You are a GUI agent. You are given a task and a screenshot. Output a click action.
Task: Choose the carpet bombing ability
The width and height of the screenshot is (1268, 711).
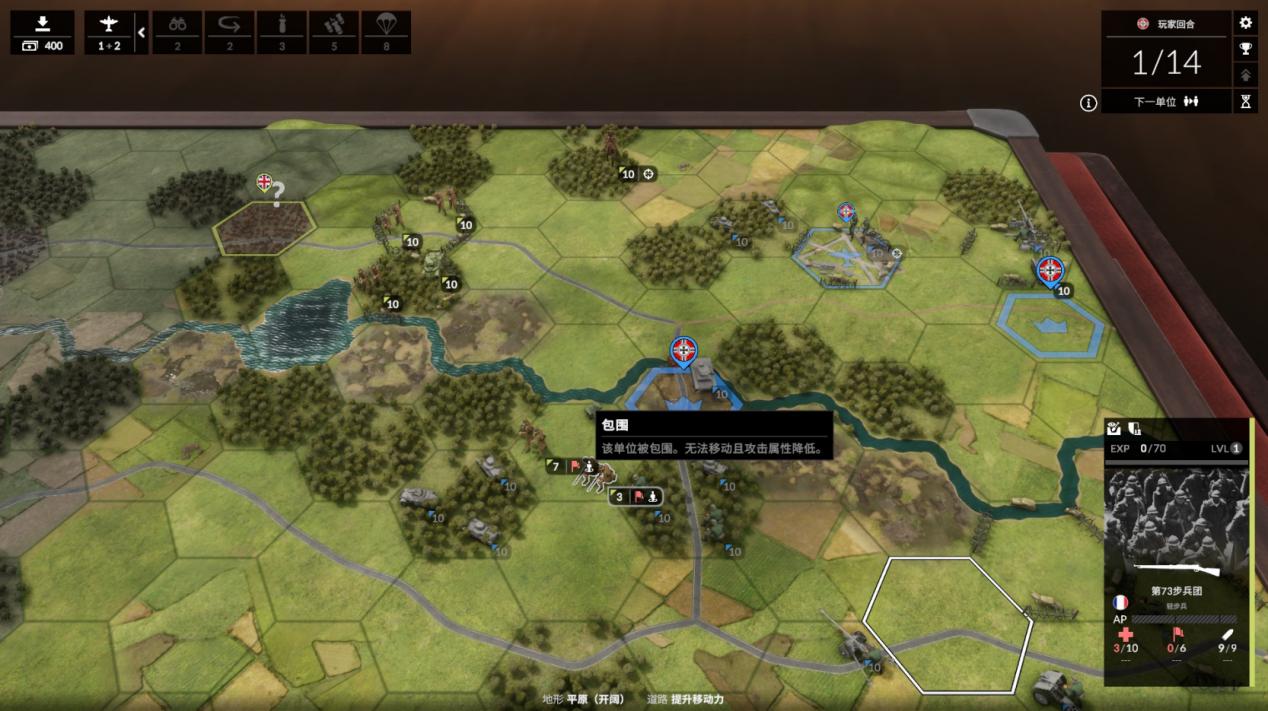(334, 32)
